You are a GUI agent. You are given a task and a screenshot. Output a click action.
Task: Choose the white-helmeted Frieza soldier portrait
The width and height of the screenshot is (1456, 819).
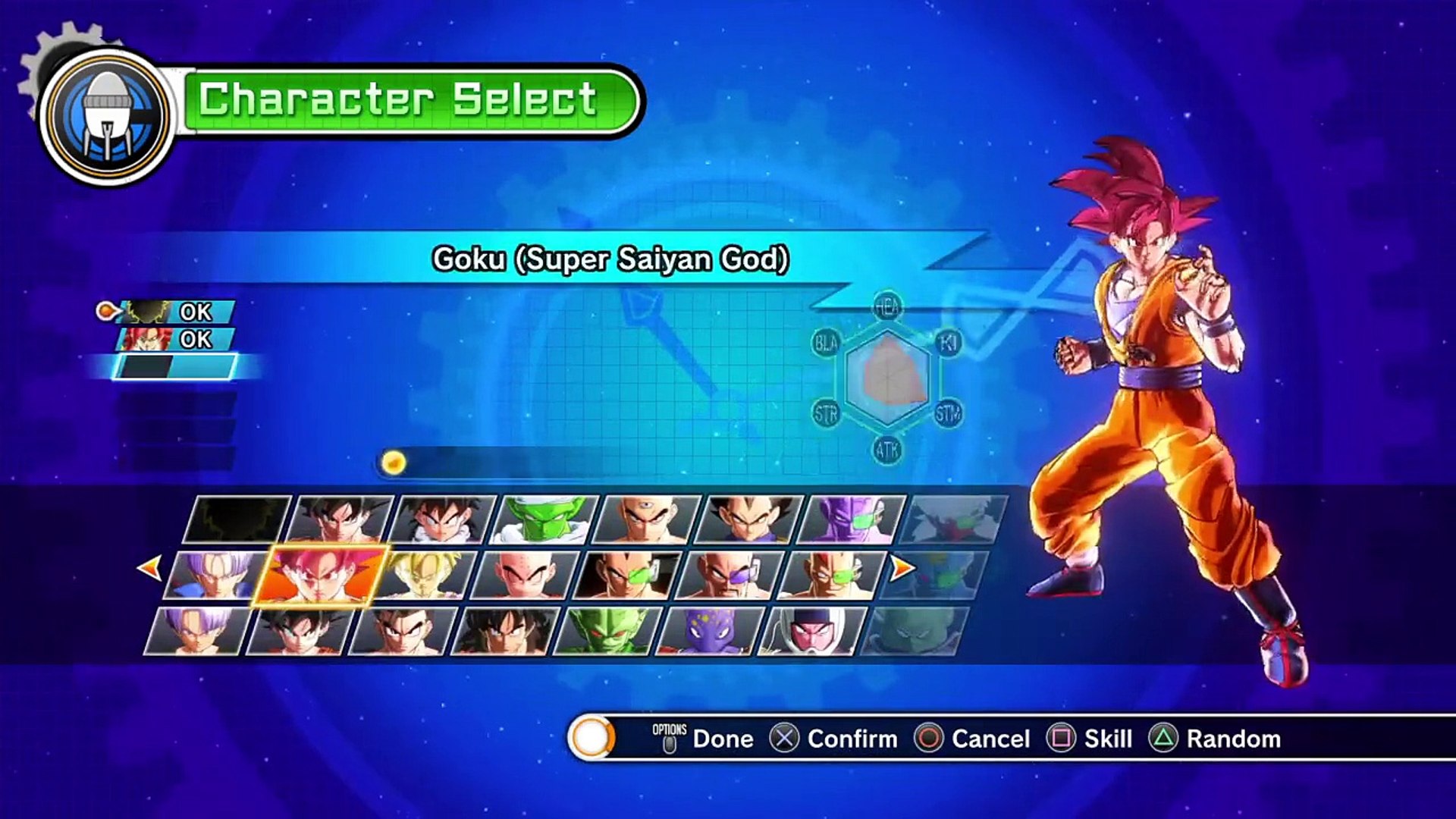click(811, 631)
